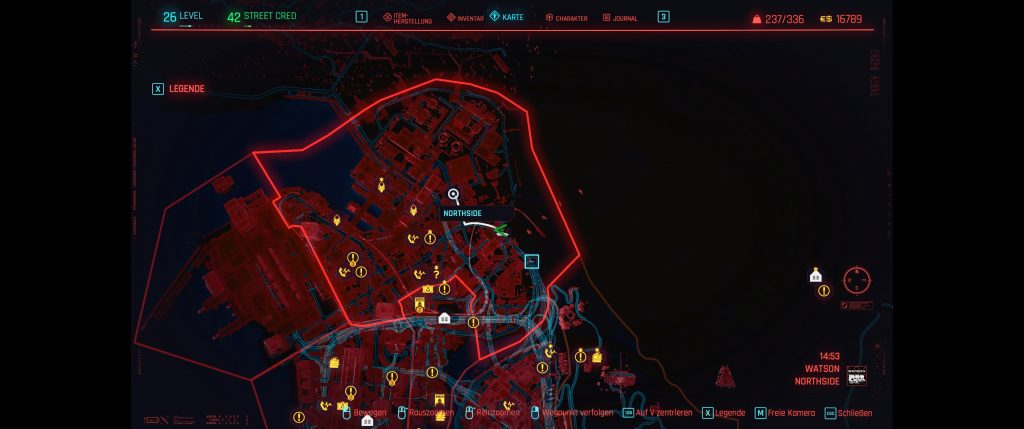
Task: Select the white house marker on the far east side
Action: point(816,276)
